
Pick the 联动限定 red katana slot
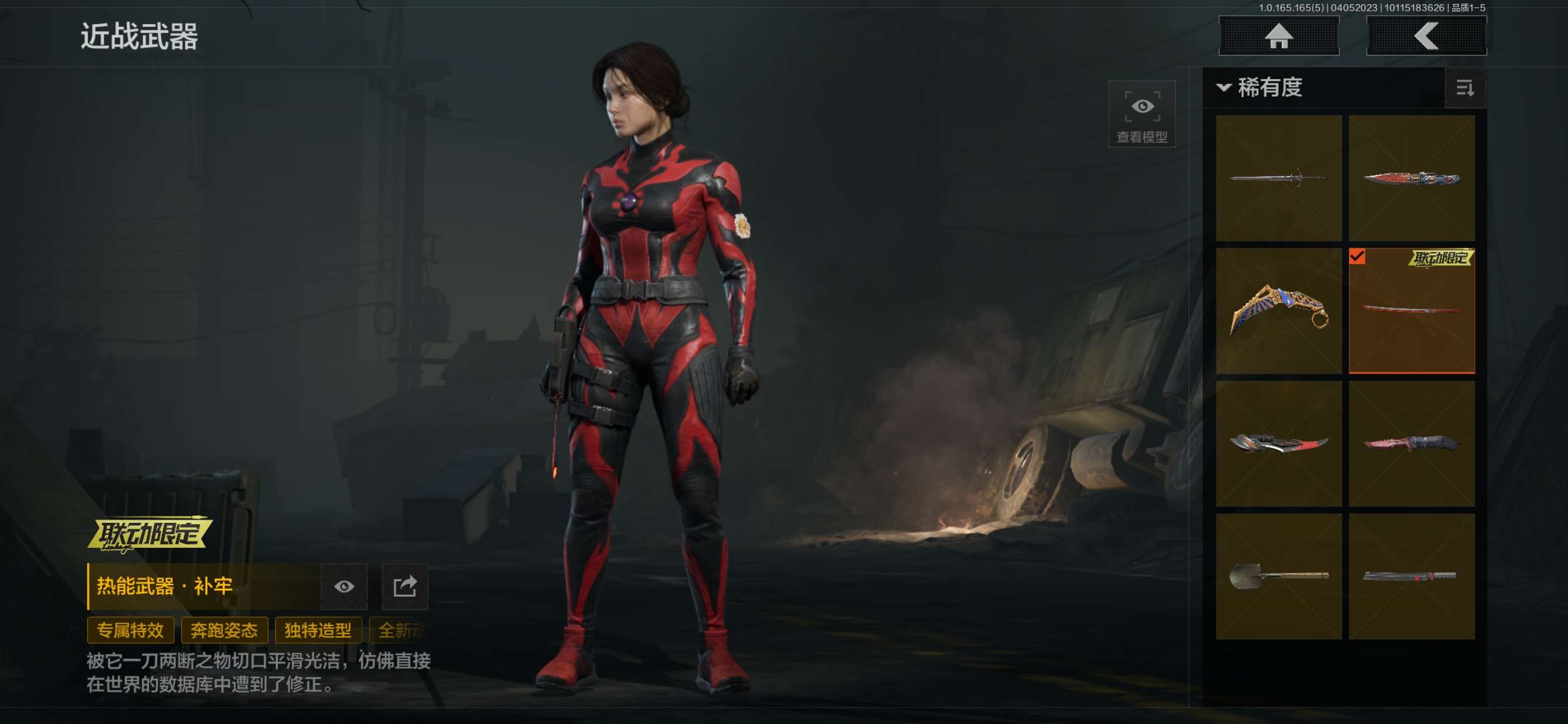[1412, 310]
